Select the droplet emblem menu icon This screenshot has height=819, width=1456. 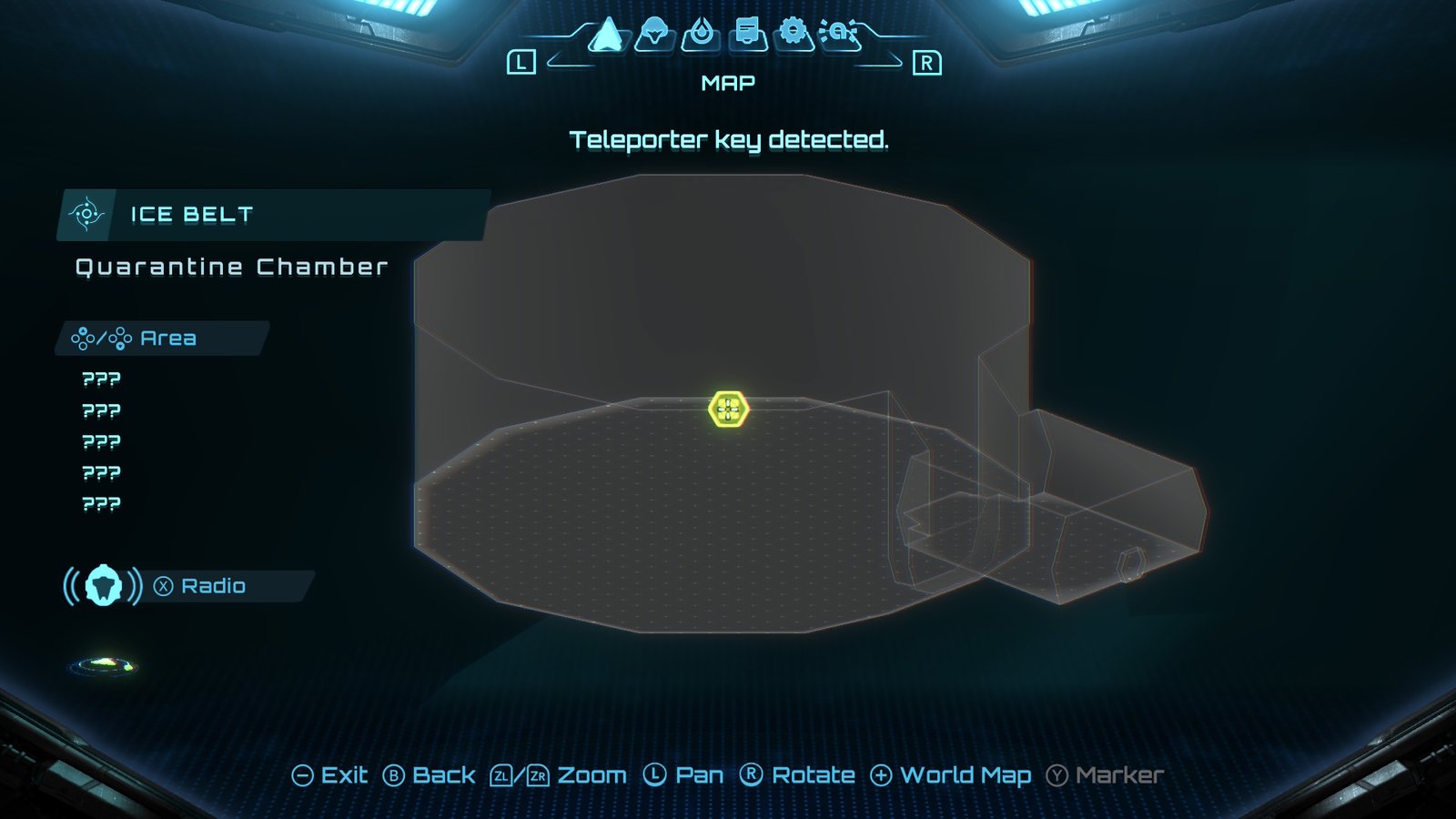[x=702, y=35]
